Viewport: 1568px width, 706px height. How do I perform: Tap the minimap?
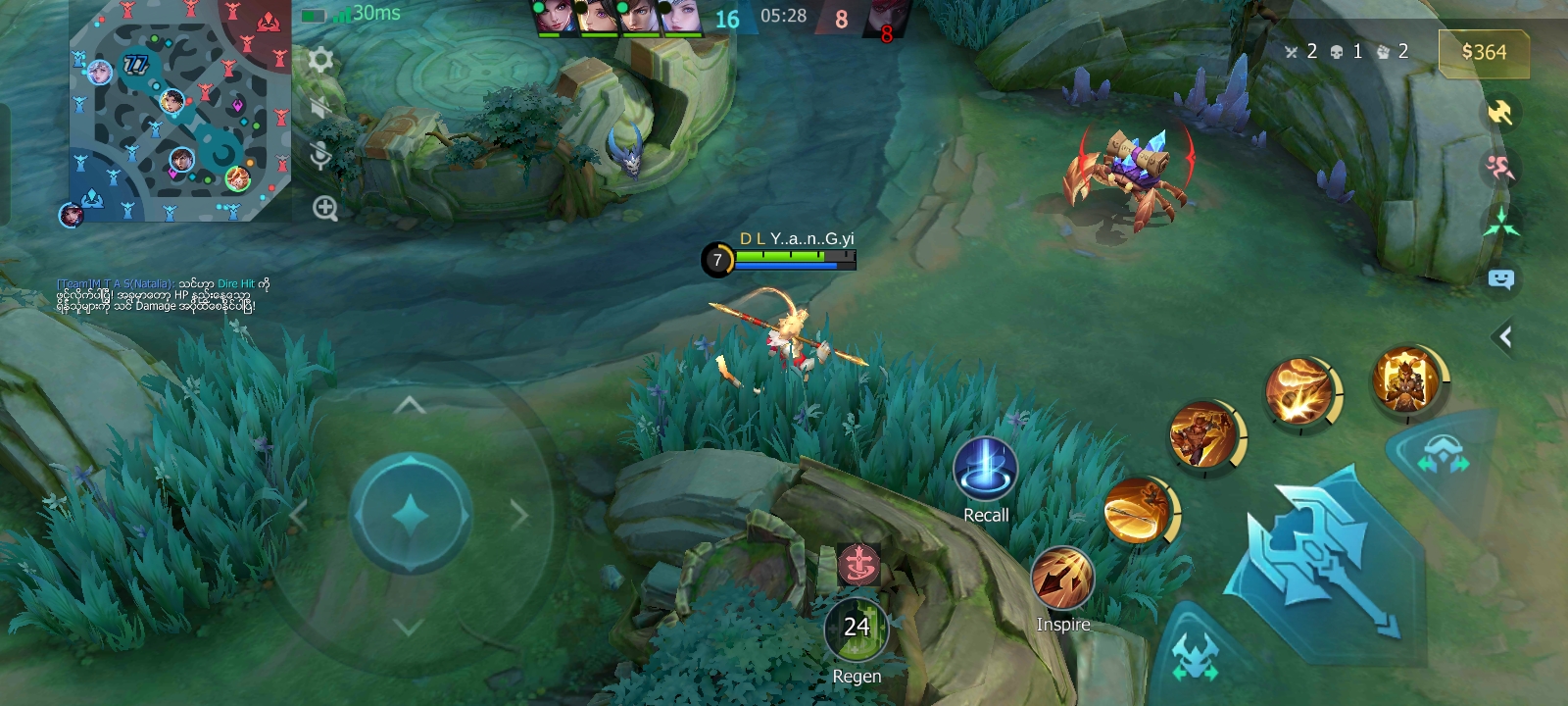click(179, 111)
